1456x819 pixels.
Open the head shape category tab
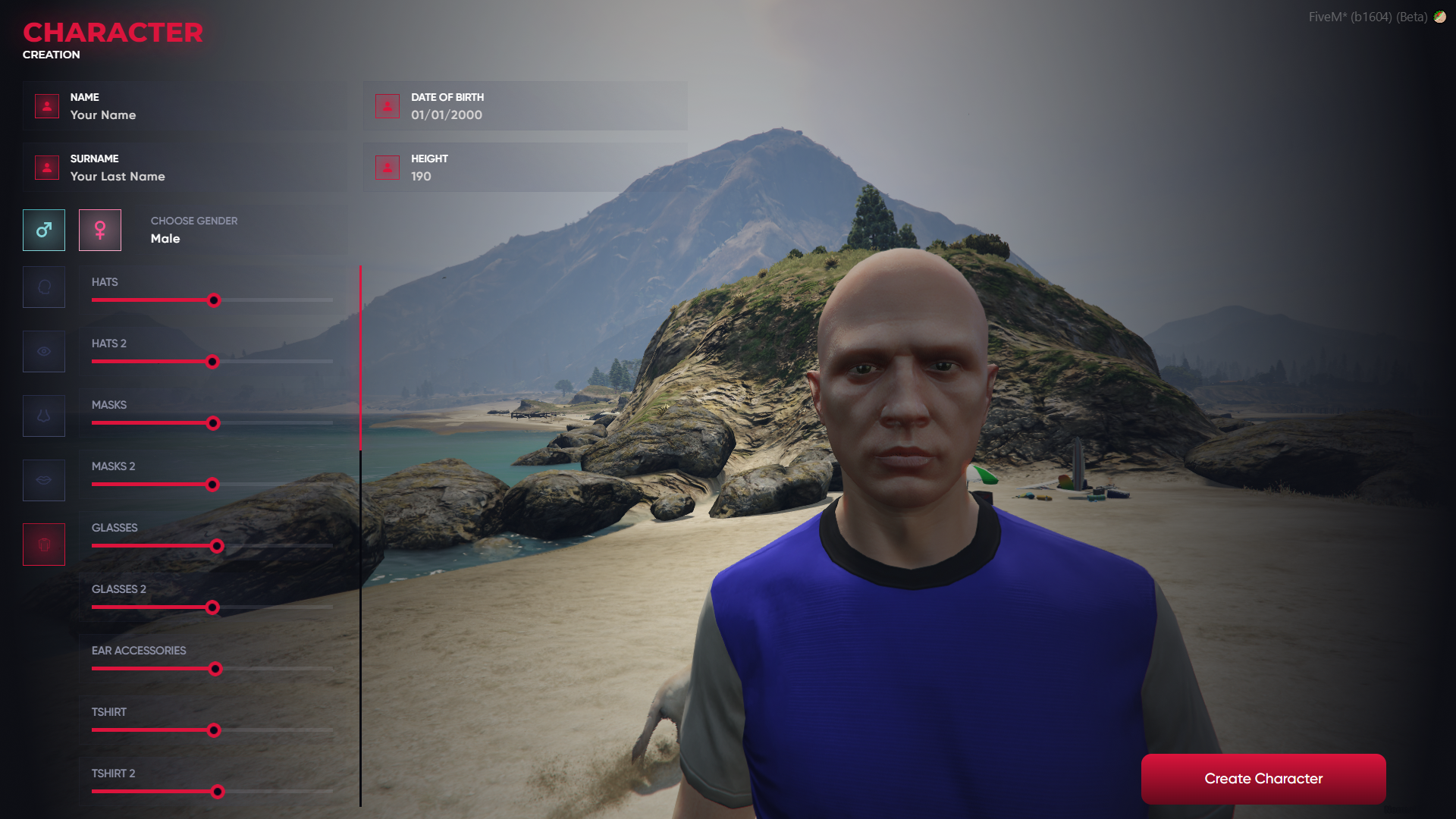coord(44,287)
